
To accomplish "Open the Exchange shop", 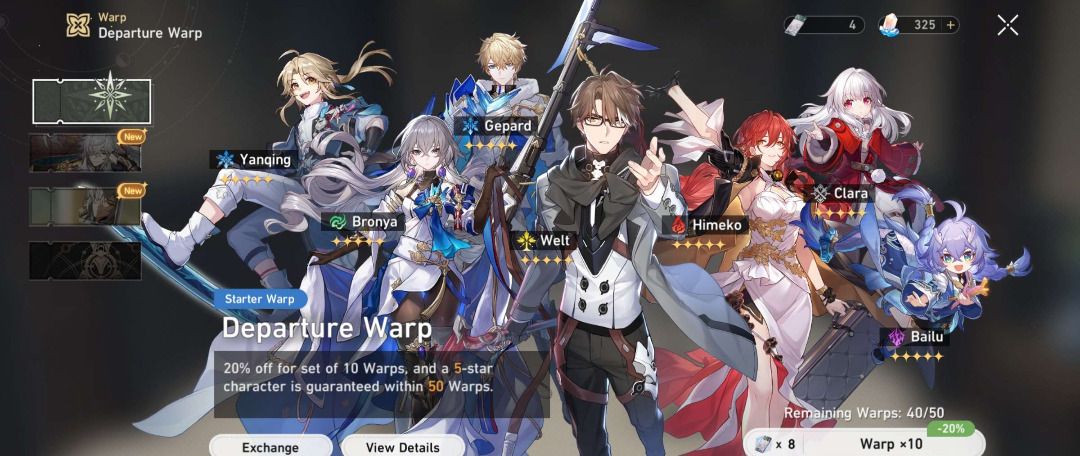I will [x=270, y=446].
